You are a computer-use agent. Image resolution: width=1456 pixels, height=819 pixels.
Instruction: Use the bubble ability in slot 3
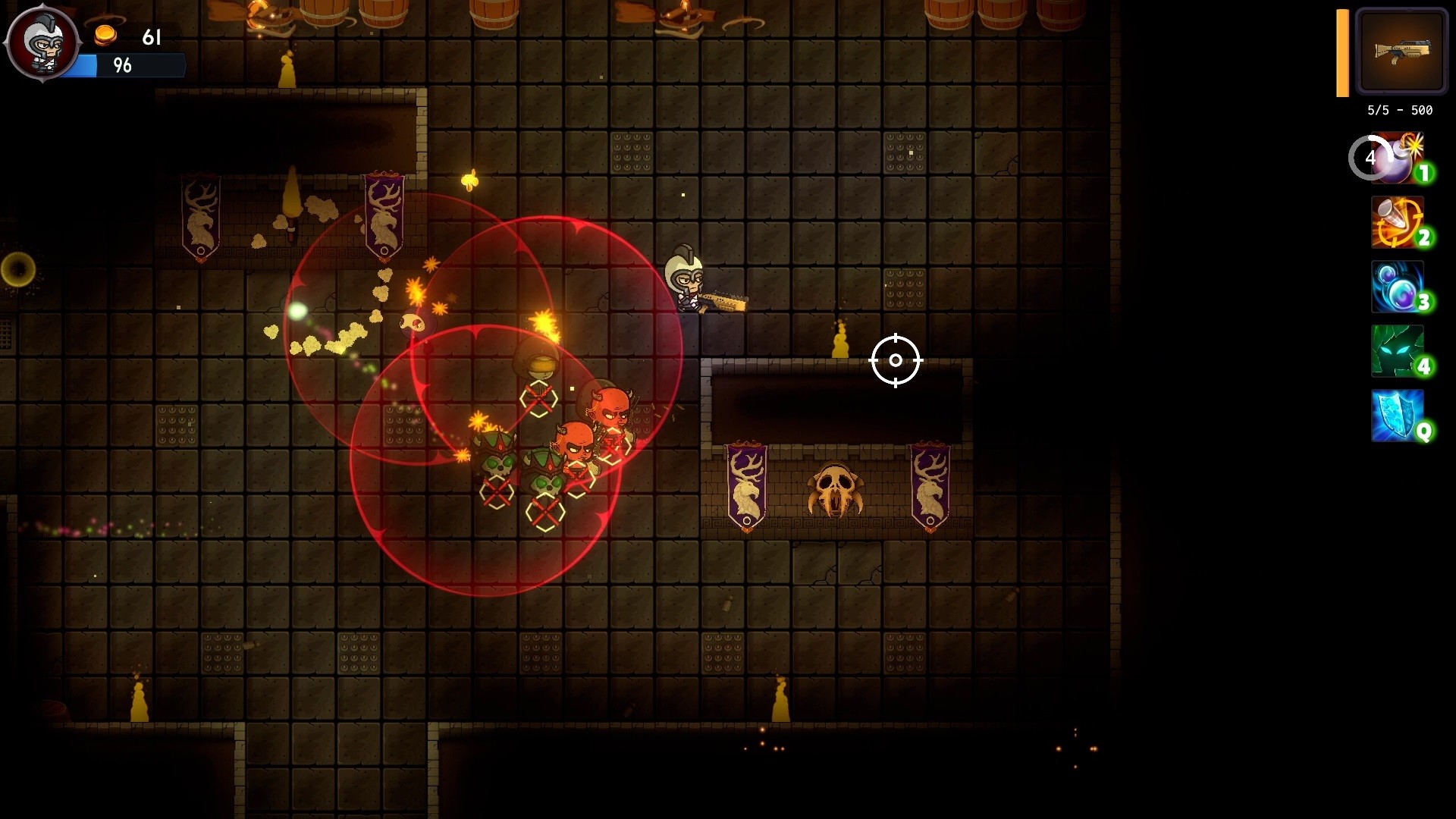tap(1398, 287)
